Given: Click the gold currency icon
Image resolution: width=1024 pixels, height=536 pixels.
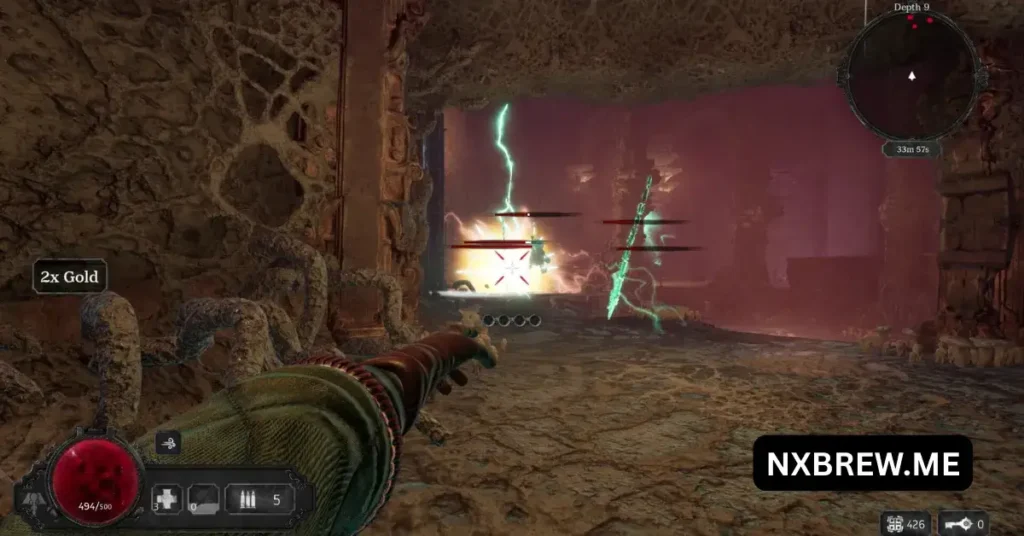Looking at the screenshot, I should tap(895, 522).
